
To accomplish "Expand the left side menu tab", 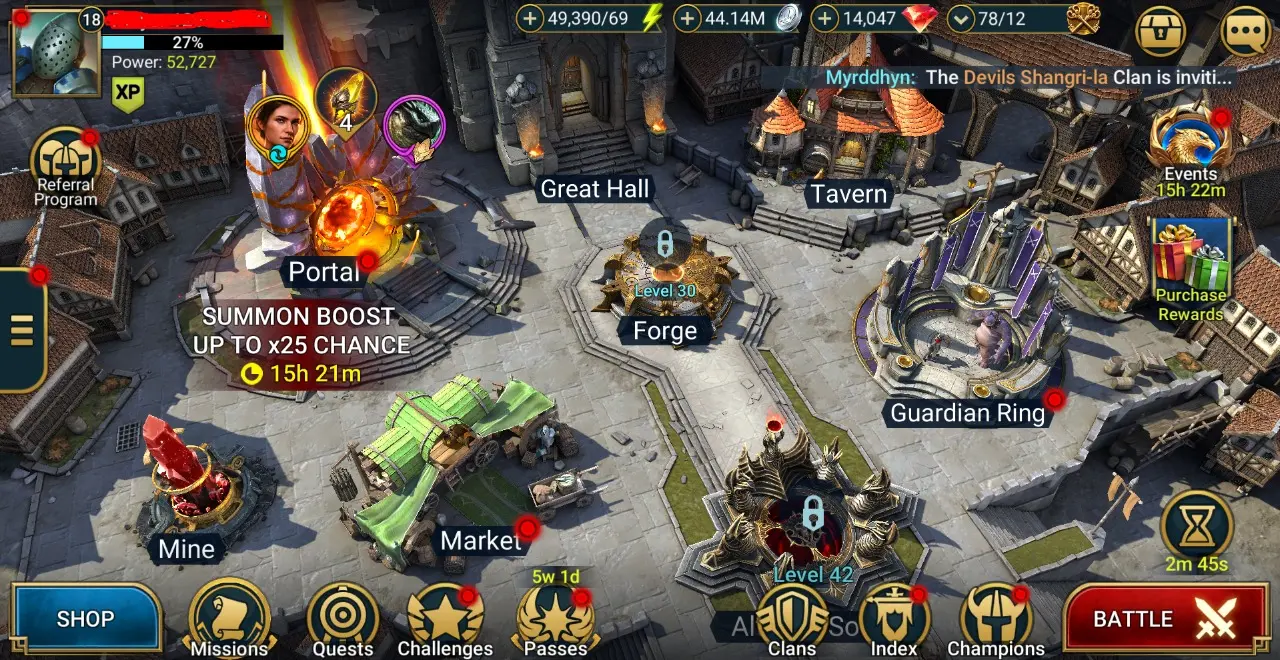I will pos(22,329).
